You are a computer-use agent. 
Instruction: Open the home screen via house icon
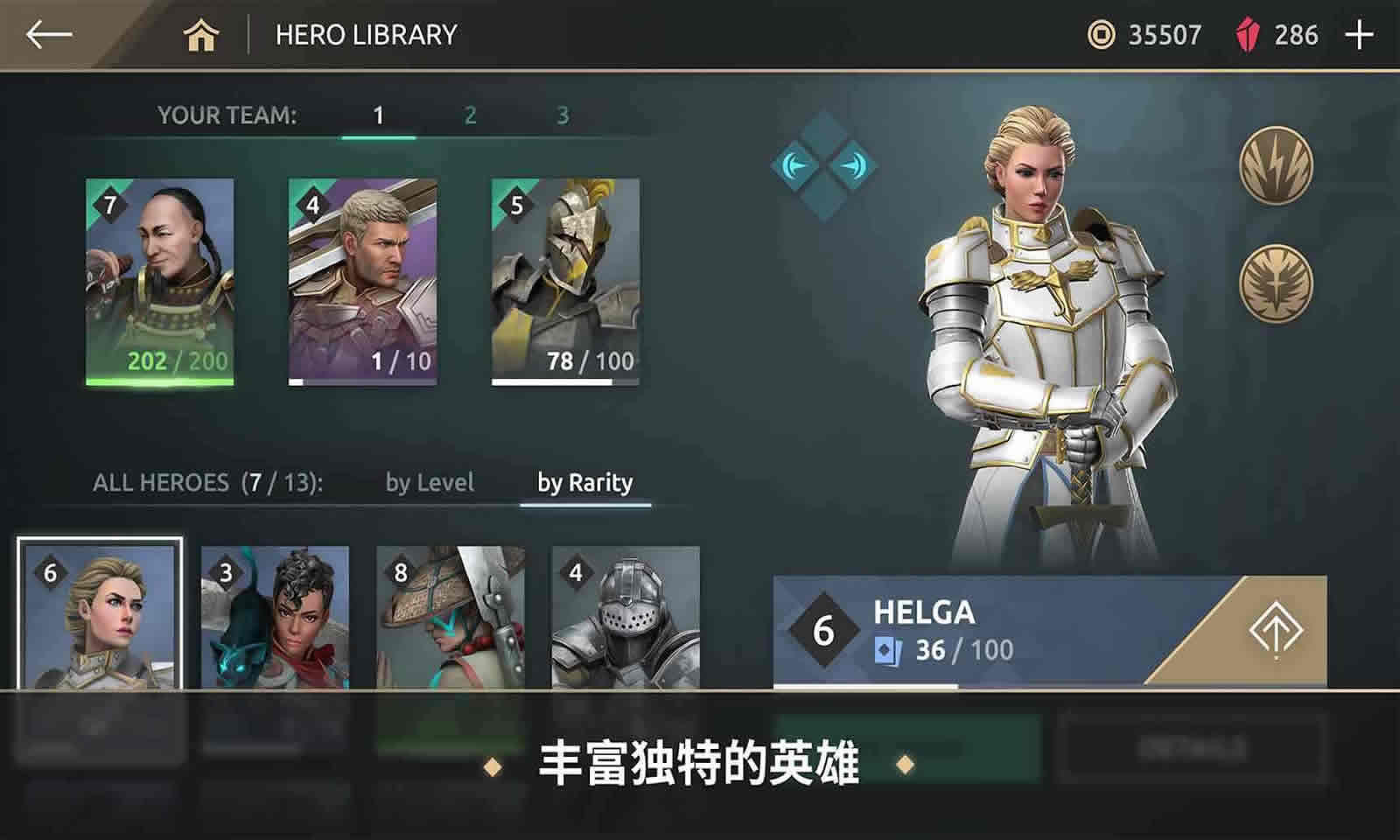[x=203, y=35]
